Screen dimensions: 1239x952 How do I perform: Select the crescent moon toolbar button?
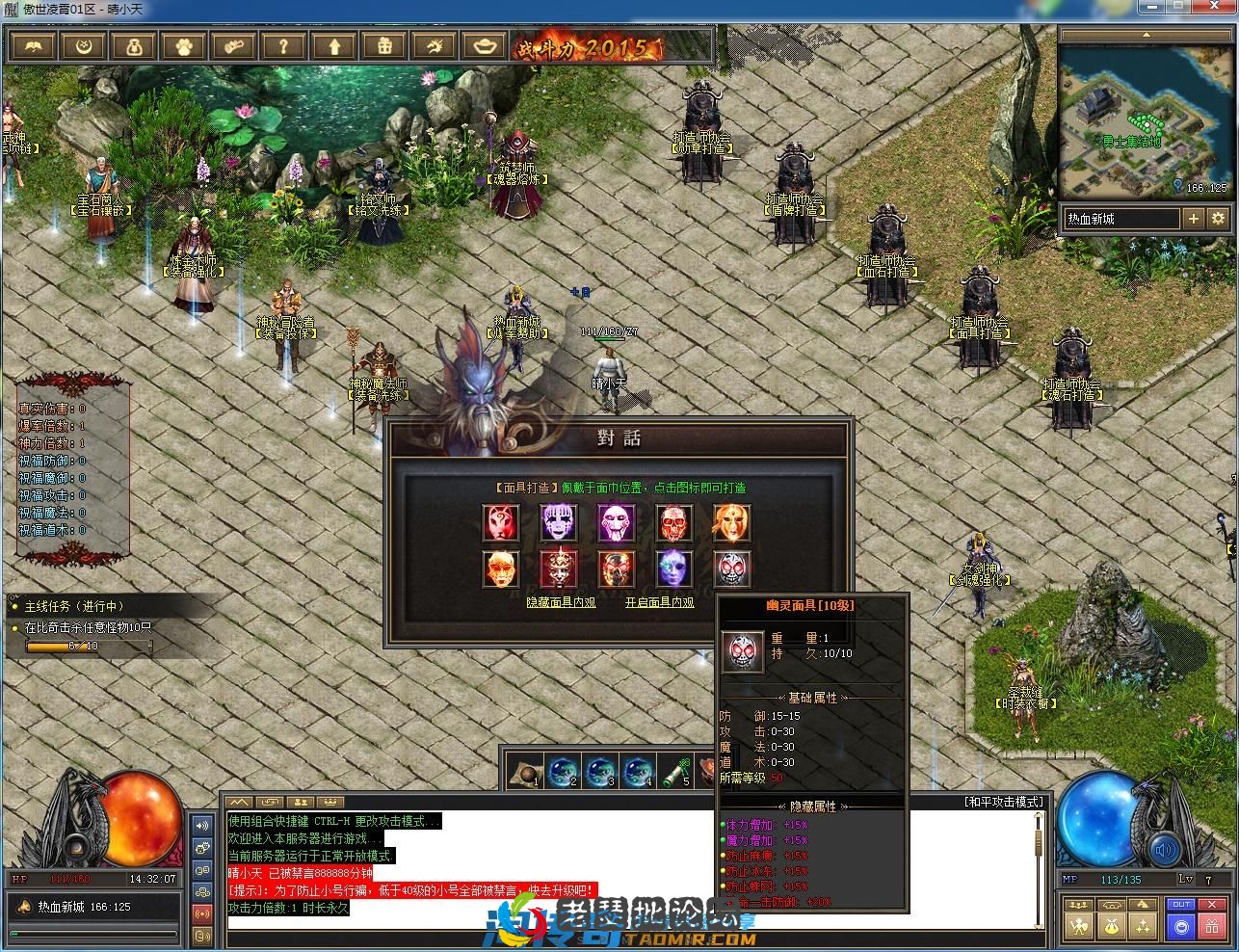pyautogui.click(x=84, y=45)
